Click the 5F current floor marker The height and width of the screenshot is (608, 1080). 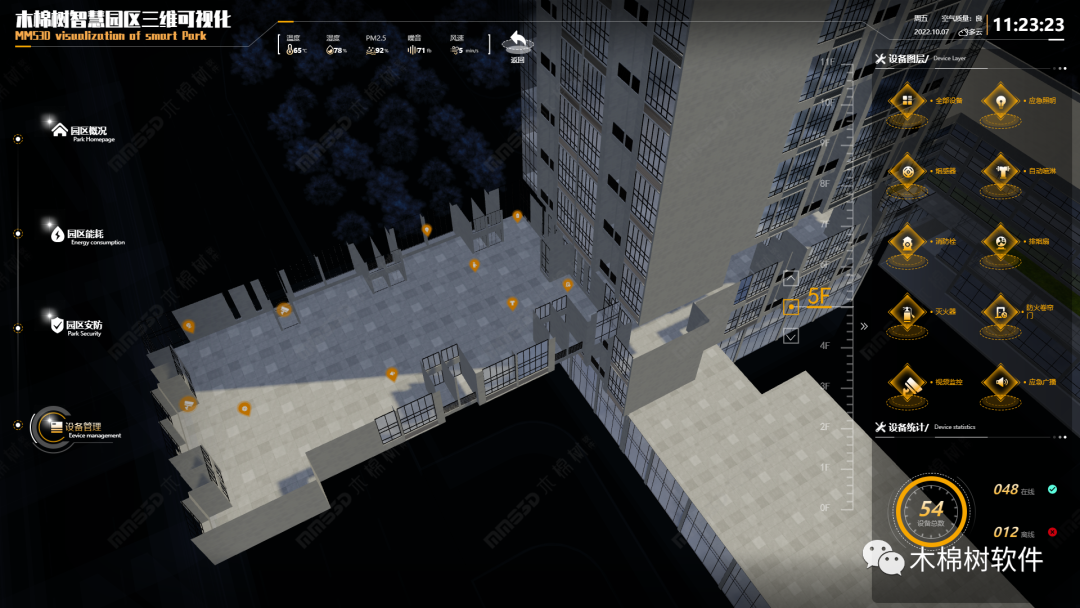coord(792,307)
